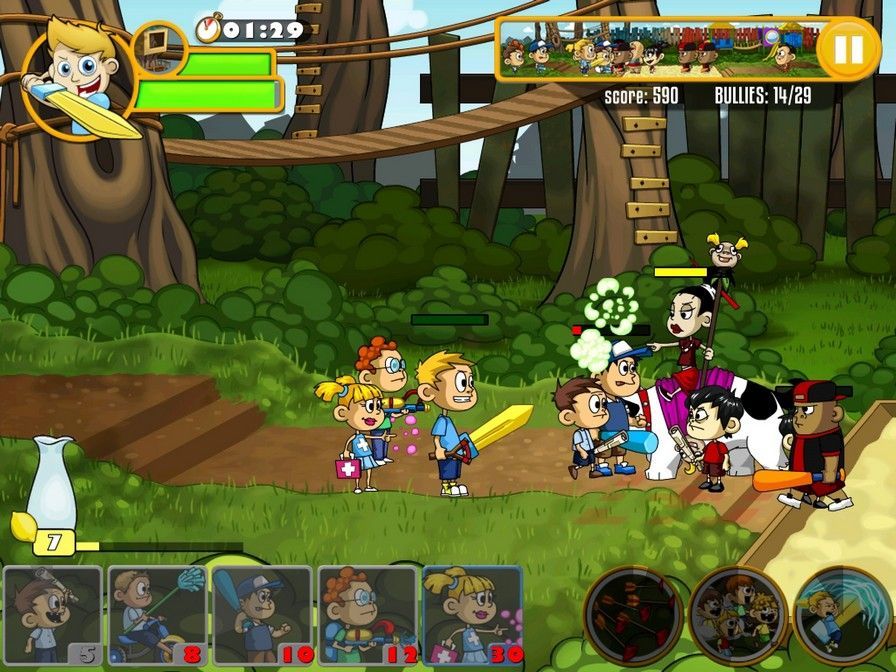Screen dimensions: 896x672
Task: Pause the game with the orange button
Action: (848, 48)
